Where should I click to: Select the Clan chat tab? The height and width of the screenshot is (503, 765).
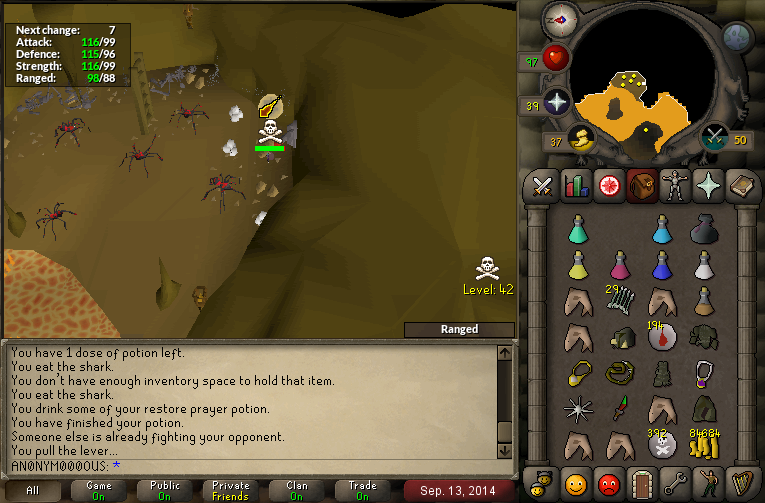pos(296,490)
